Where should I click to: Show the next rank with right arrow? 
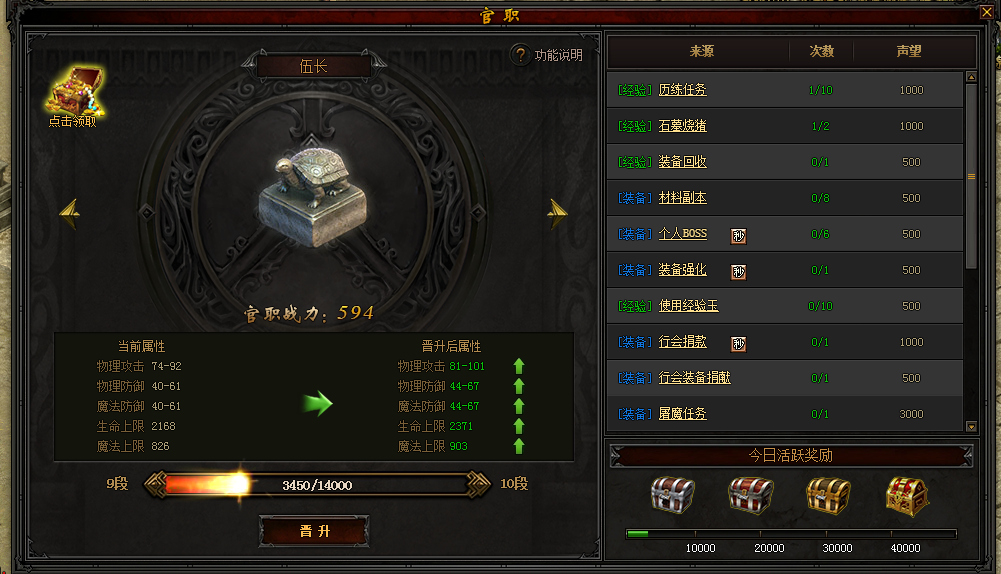[557, 211]
